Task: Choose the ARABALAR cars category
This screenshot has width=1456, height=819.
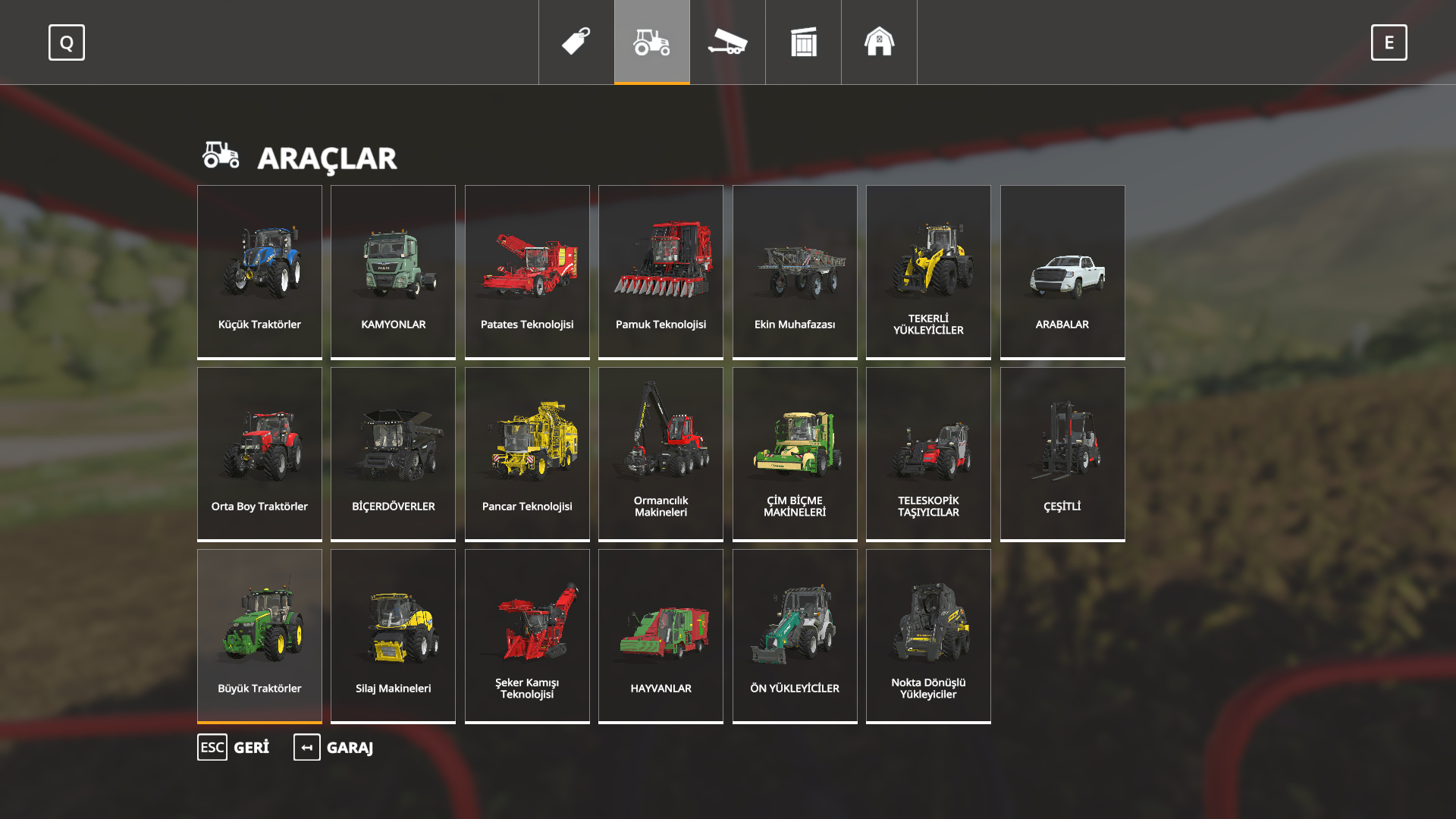Action: pyautogui.click(x=1062, y=271)
